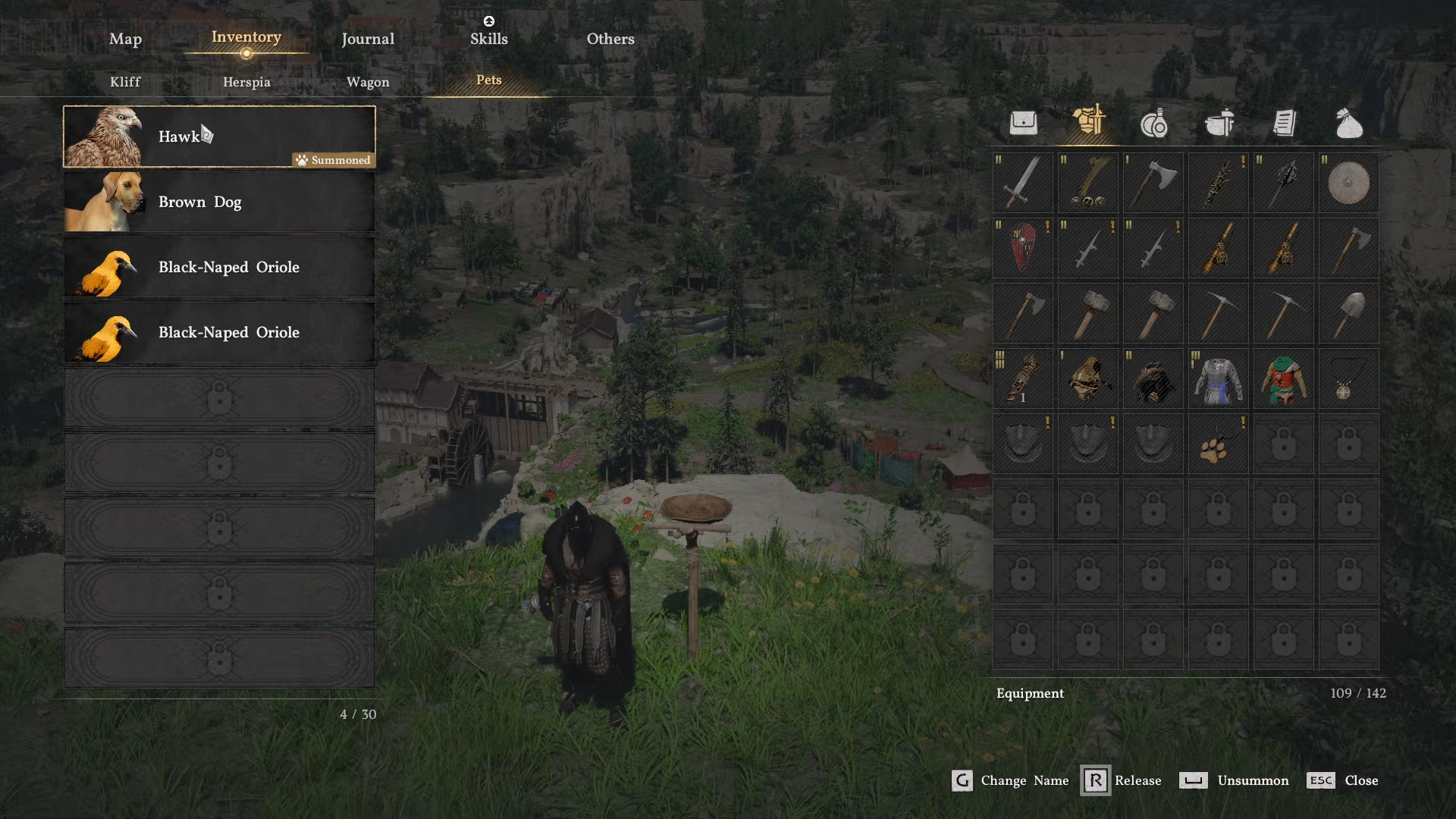The width and height of the screenshot is (1456, 819).
Task: Open the Wagon sub-tab
Action: (x=368, y=82)
